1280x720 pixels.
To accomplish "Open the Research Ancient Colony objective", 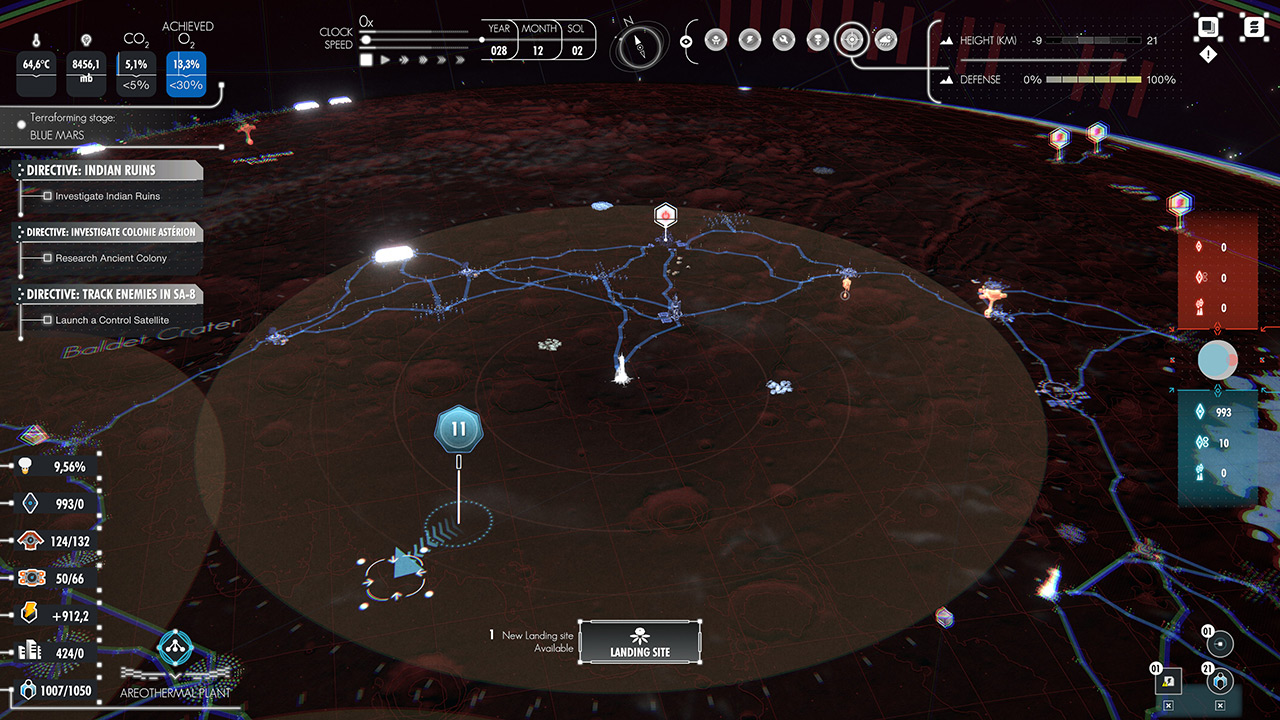I will 110,258.
